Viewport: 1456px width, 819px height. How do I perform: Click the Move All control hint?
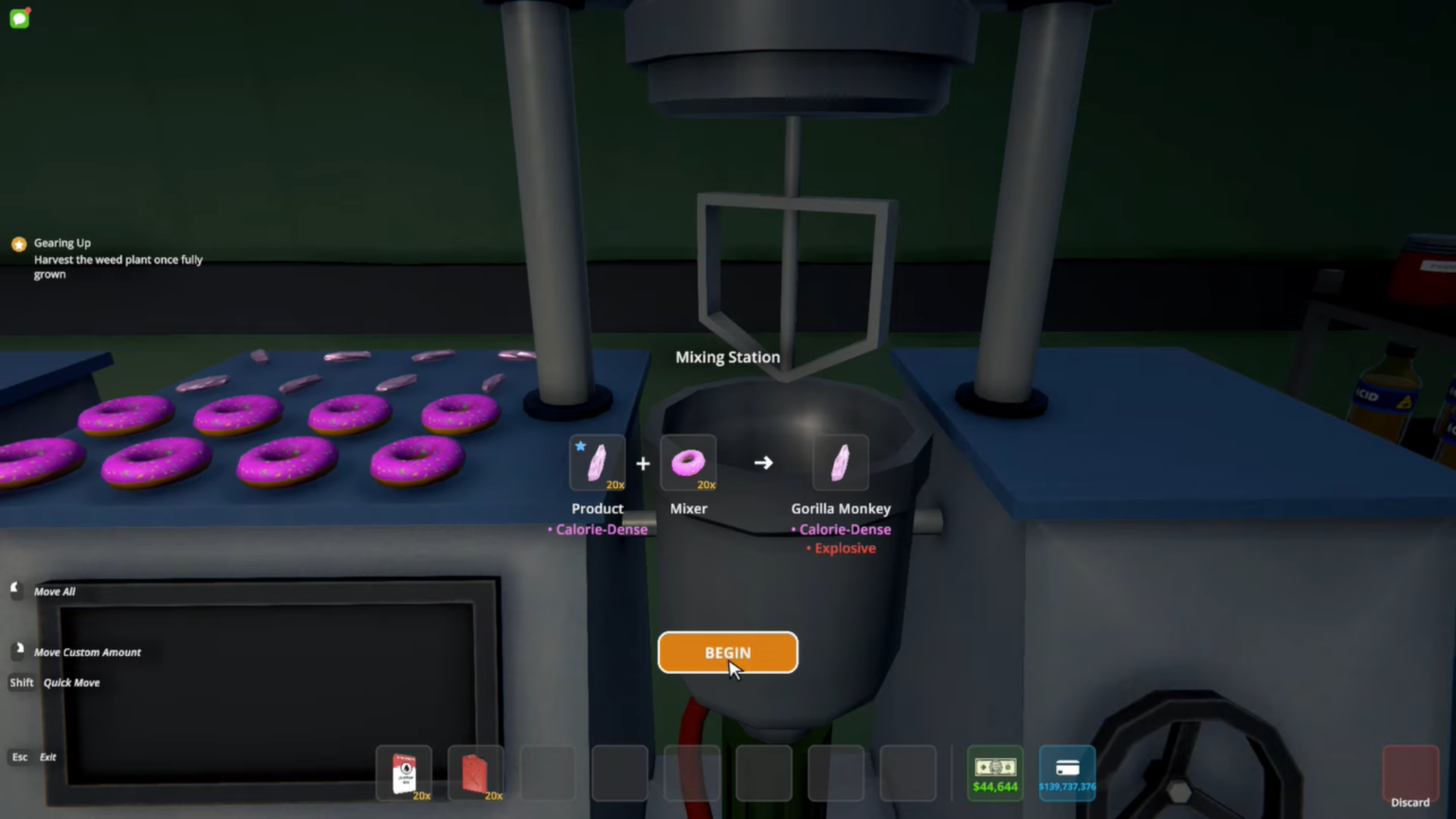pos(54,591)
